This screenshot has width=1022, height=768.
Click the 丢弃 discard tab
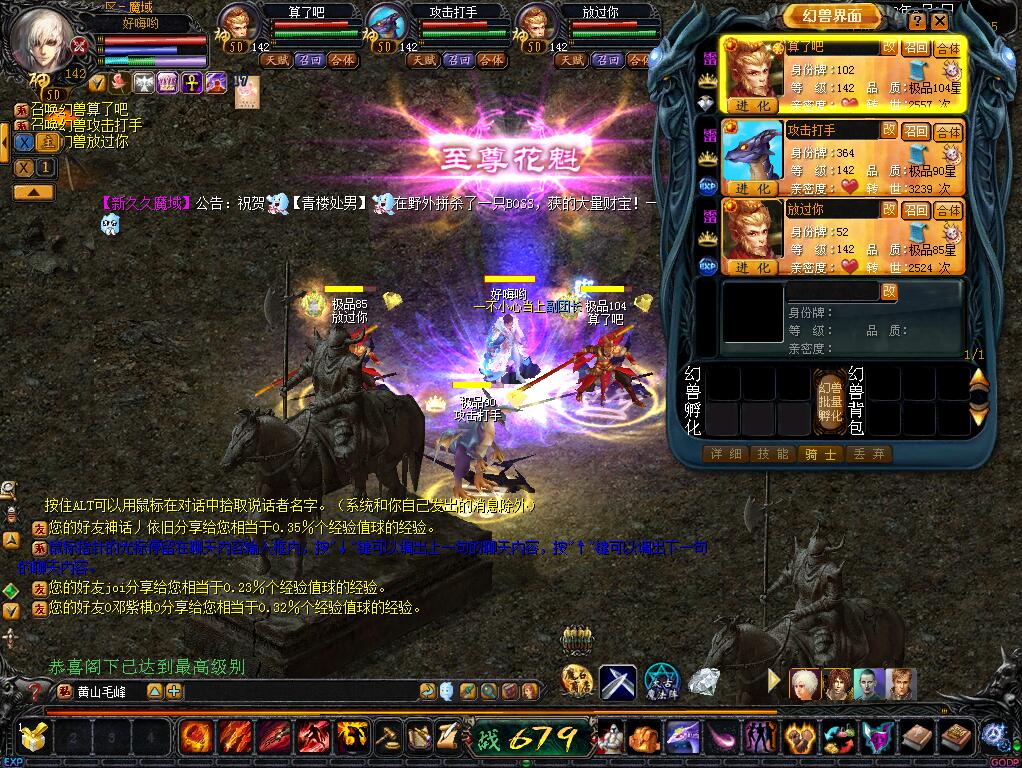pyautogui.click(x=865, y=454)
